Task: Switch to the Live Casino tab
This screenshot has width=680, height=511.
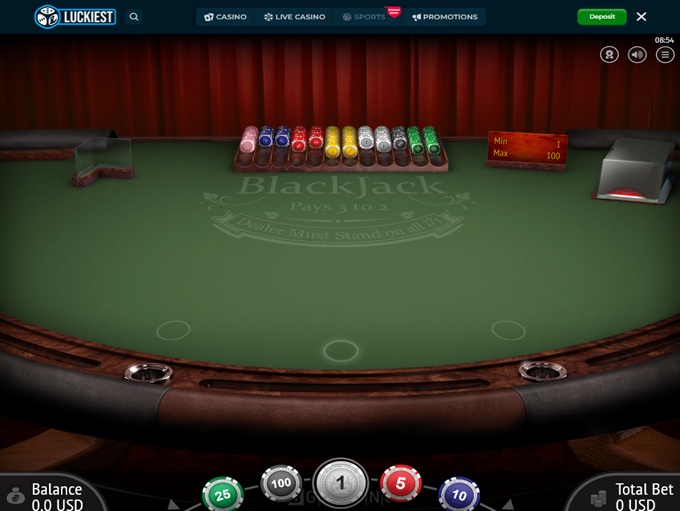Action: 295,17
